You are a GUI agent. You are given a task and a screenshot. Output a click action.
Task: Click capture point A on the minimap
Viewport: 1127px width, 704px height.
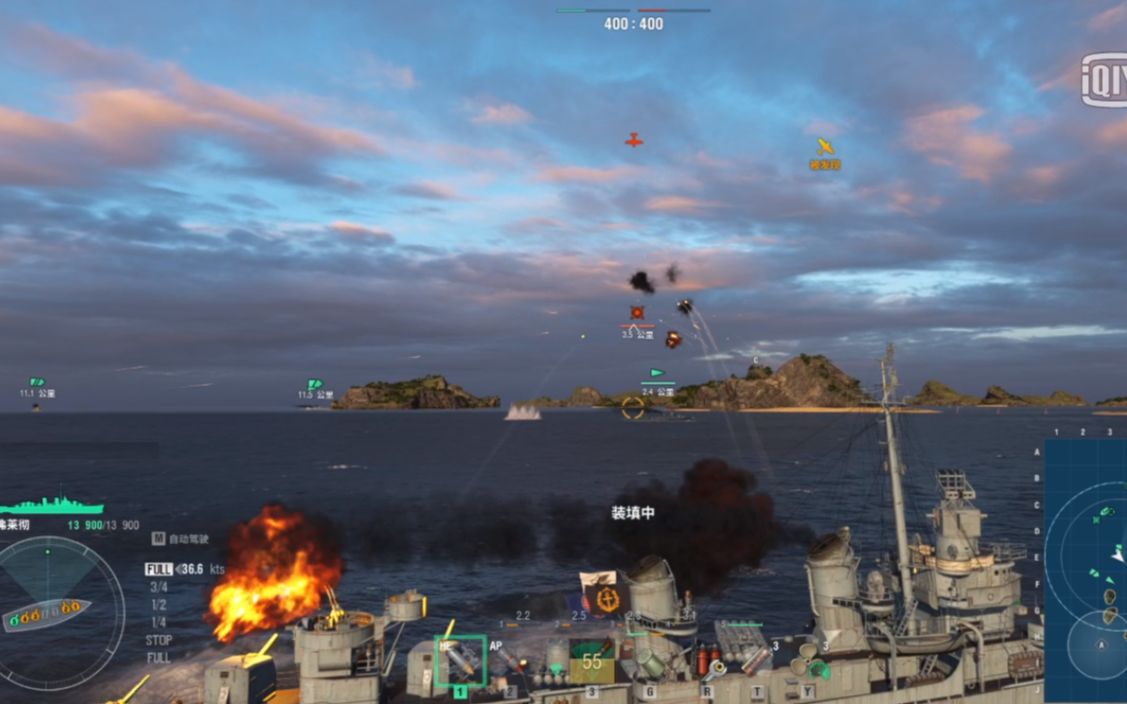click(1101, 645)
